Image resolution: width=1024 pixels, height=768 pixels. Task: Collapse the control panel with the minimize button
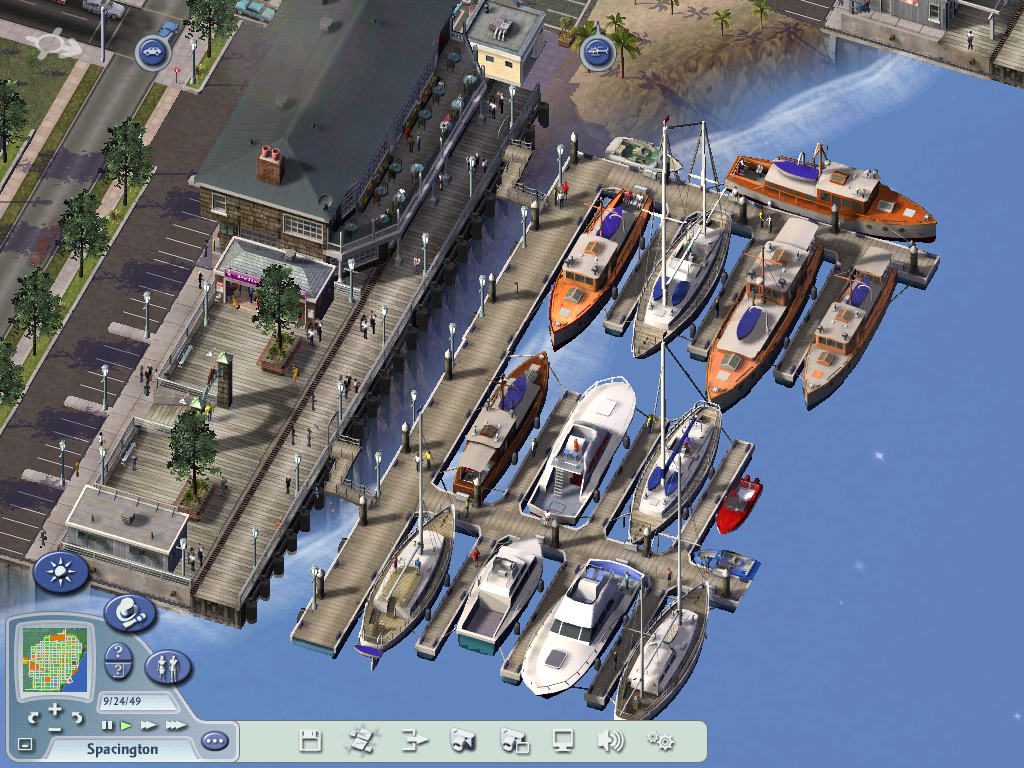(26, 744)
